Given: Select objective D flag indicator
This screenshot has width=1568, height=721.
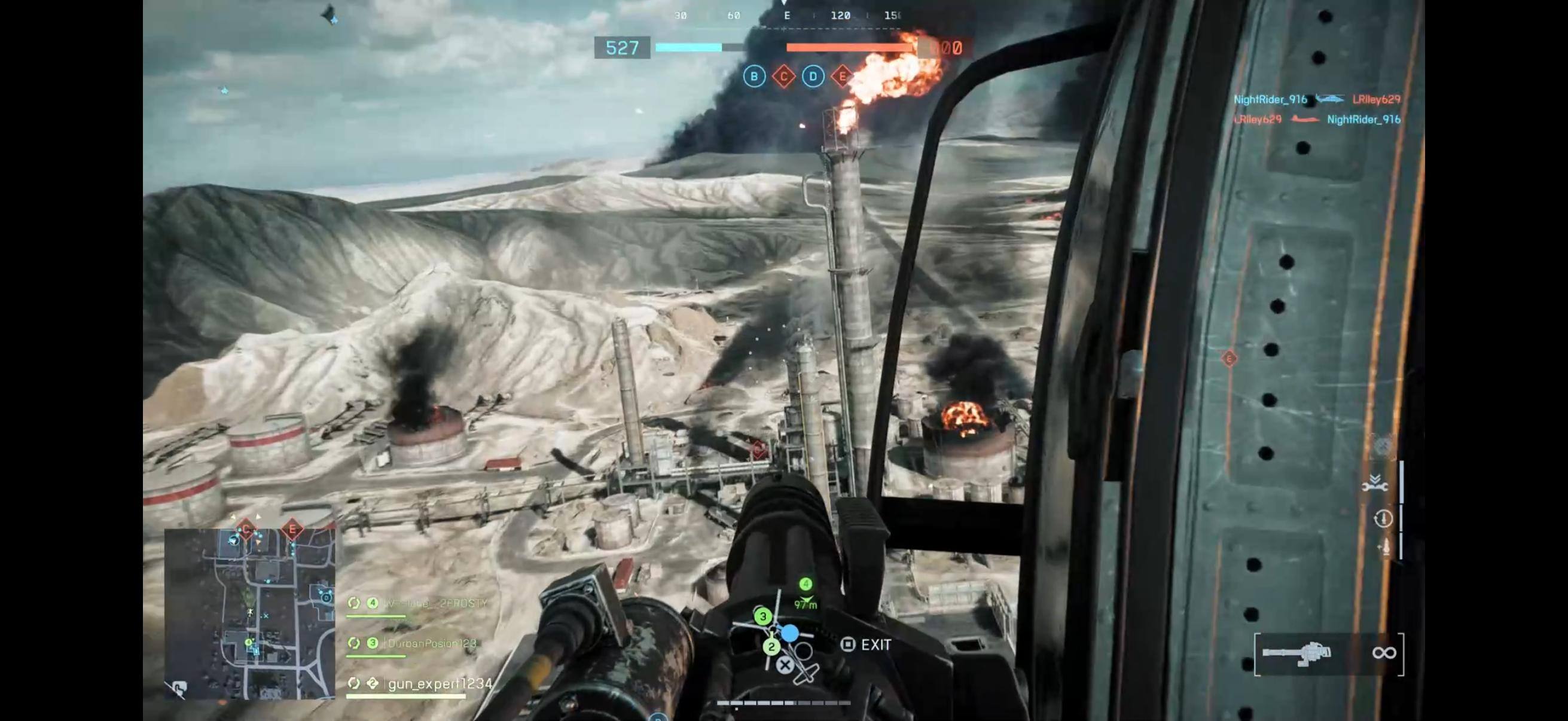Looking at the screenshot, I should pos(813,77).
